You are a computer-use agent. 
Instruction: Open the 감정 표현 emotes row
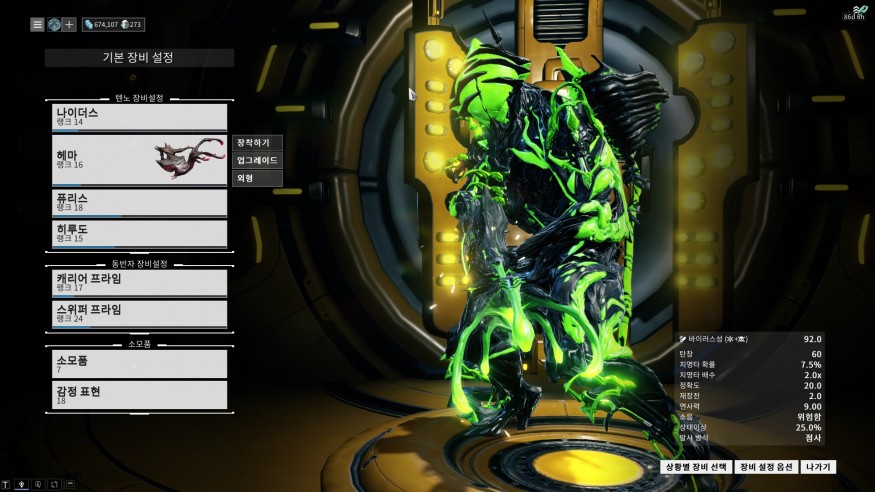tap(140, 395)
